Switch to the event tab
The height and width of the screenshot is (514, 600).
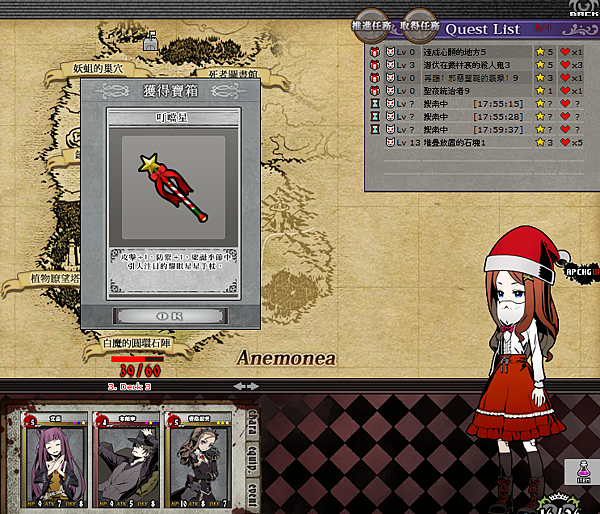pos(253,494)
